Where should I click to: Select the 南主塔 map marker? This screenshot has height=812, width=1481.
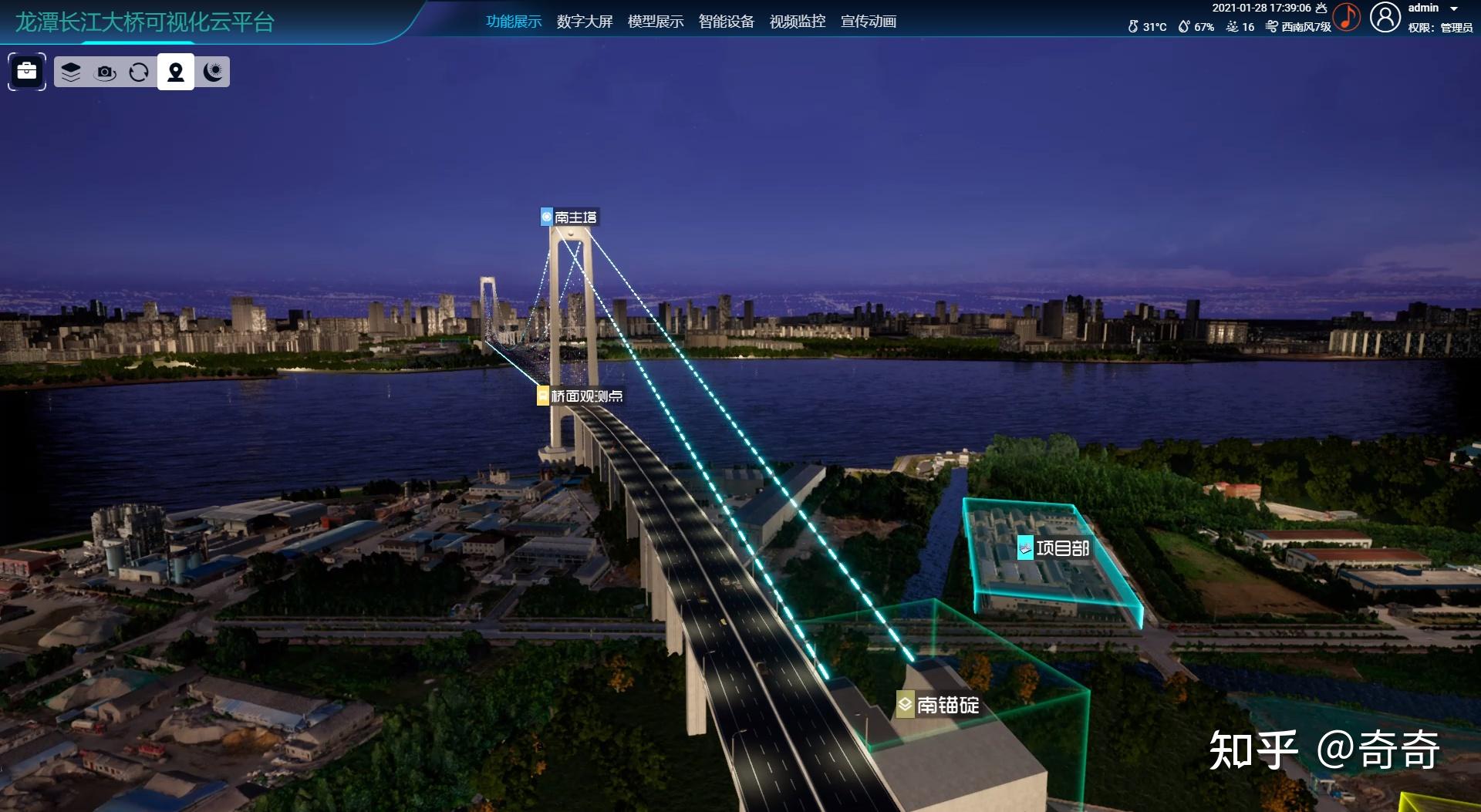[569, 217]
